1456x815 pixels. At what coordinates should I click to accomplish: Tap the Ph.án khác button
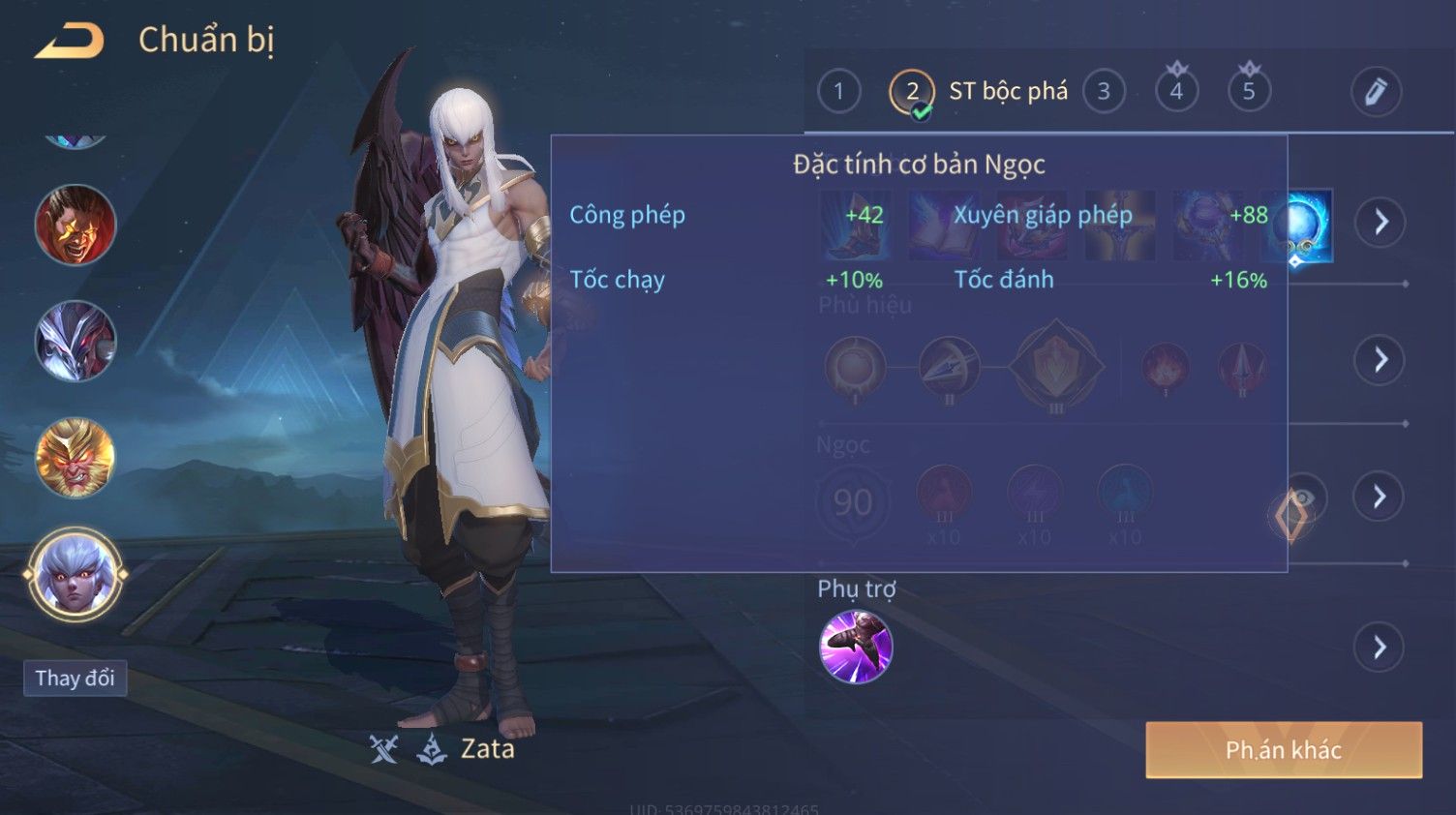point(1284,750)
